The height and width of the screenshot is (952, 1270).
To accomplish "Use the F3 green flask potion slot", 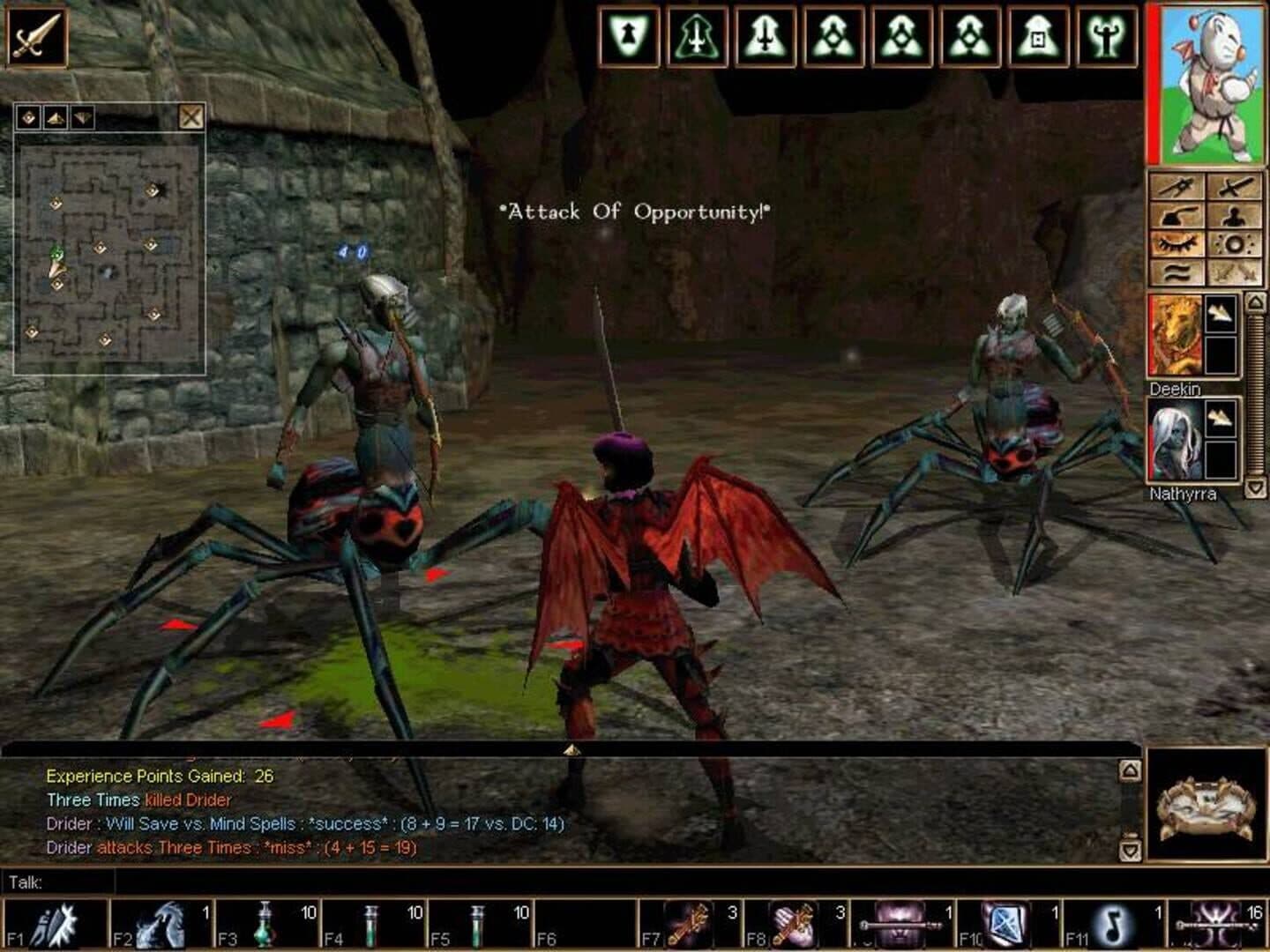I will click(263, 924).
